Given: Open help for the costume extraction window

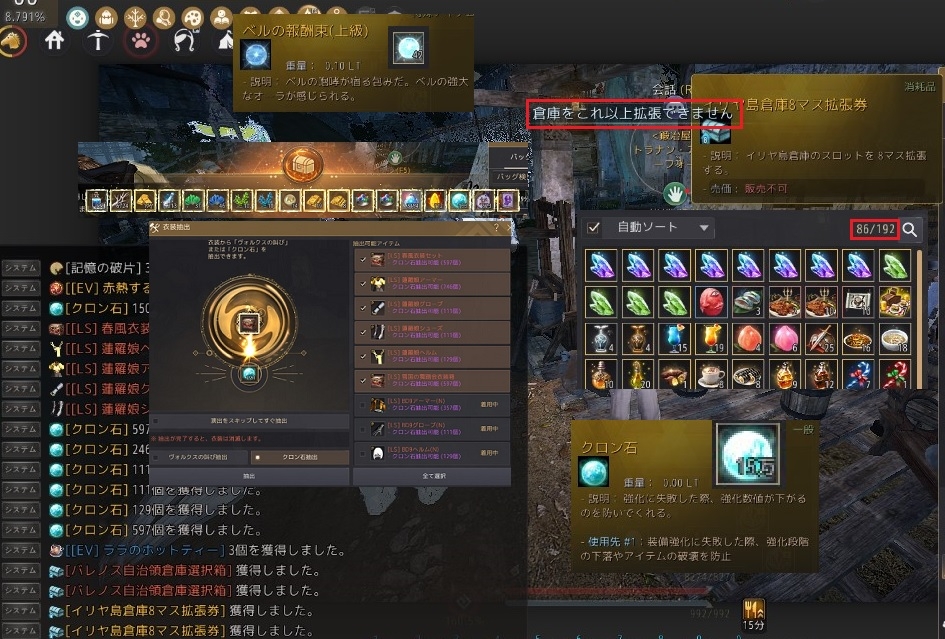Looking at the screenshot, I should point(496,228).
